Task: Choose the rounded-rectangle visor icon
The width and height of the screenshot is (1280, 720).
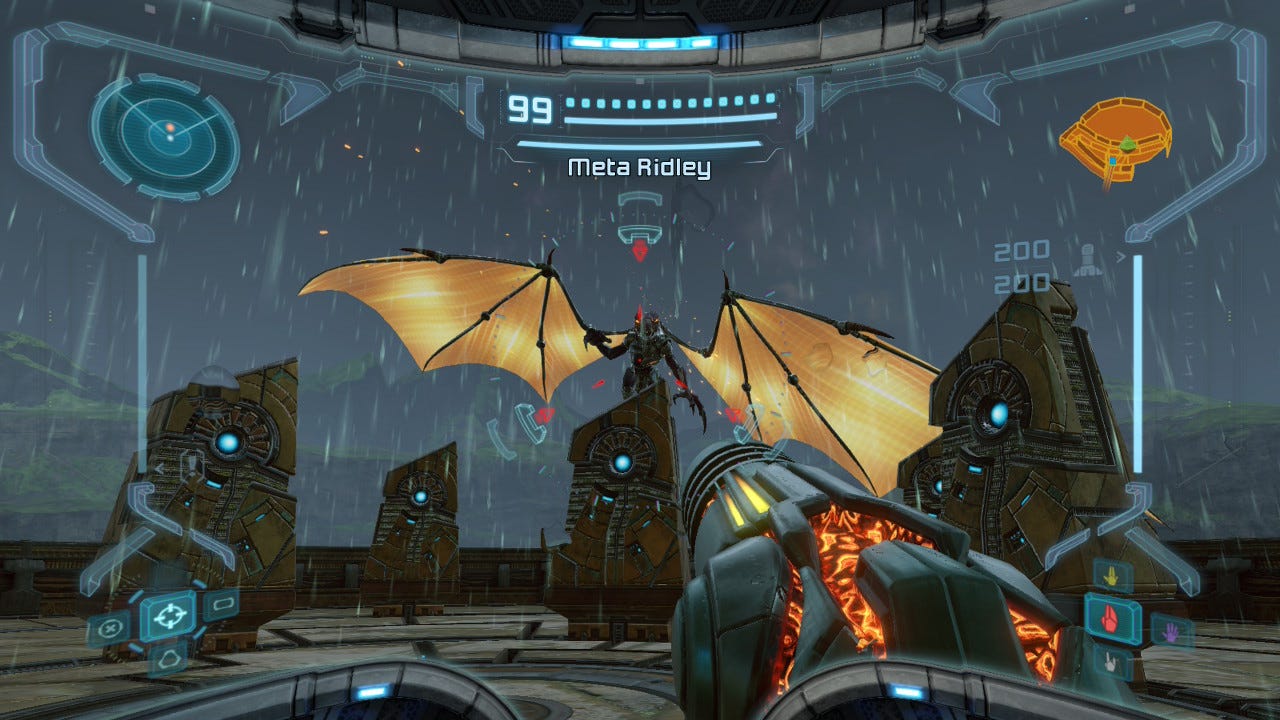Action: 220,604
